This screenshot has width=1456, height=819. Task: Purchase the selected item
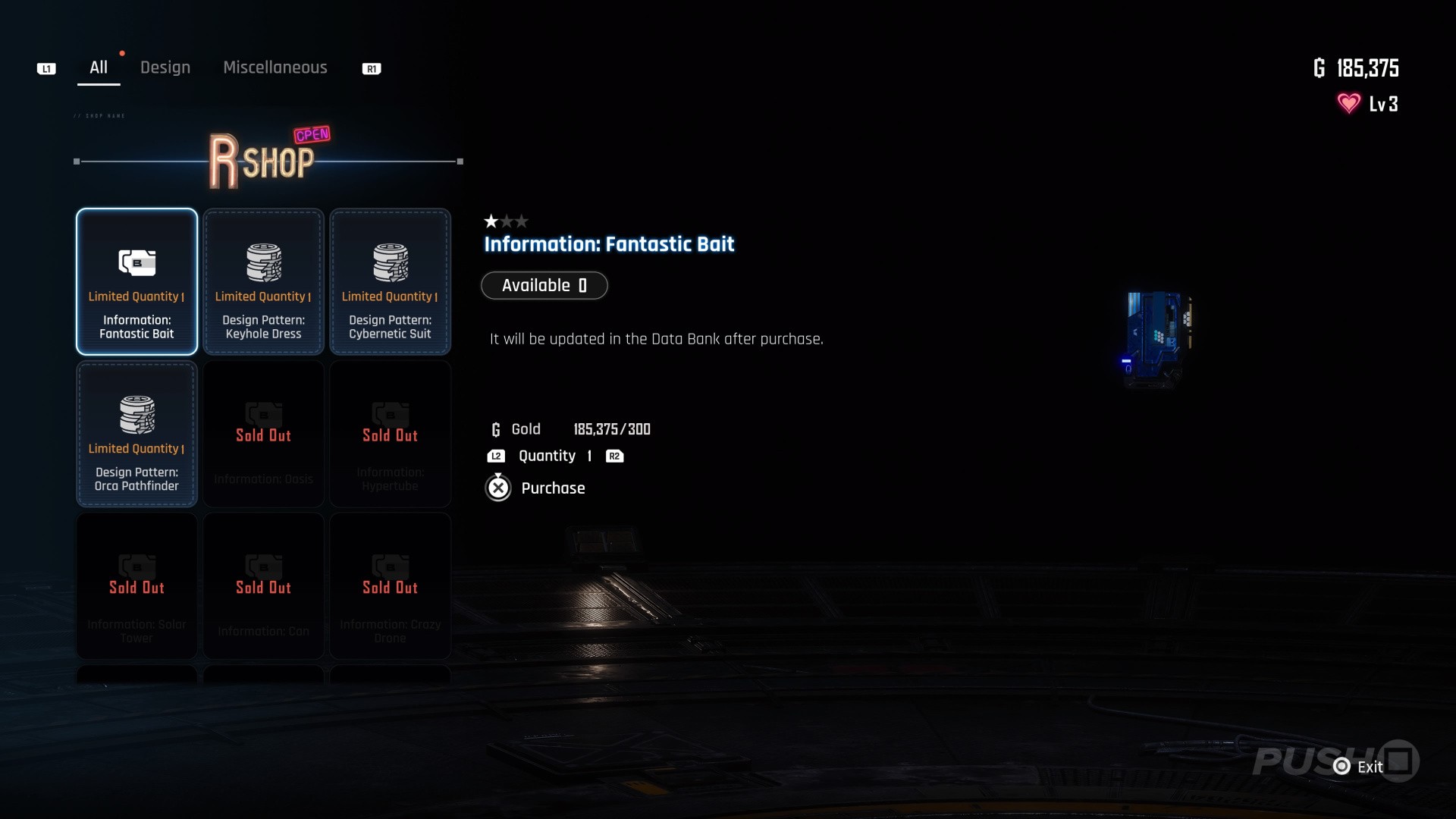tap(536, 488)
